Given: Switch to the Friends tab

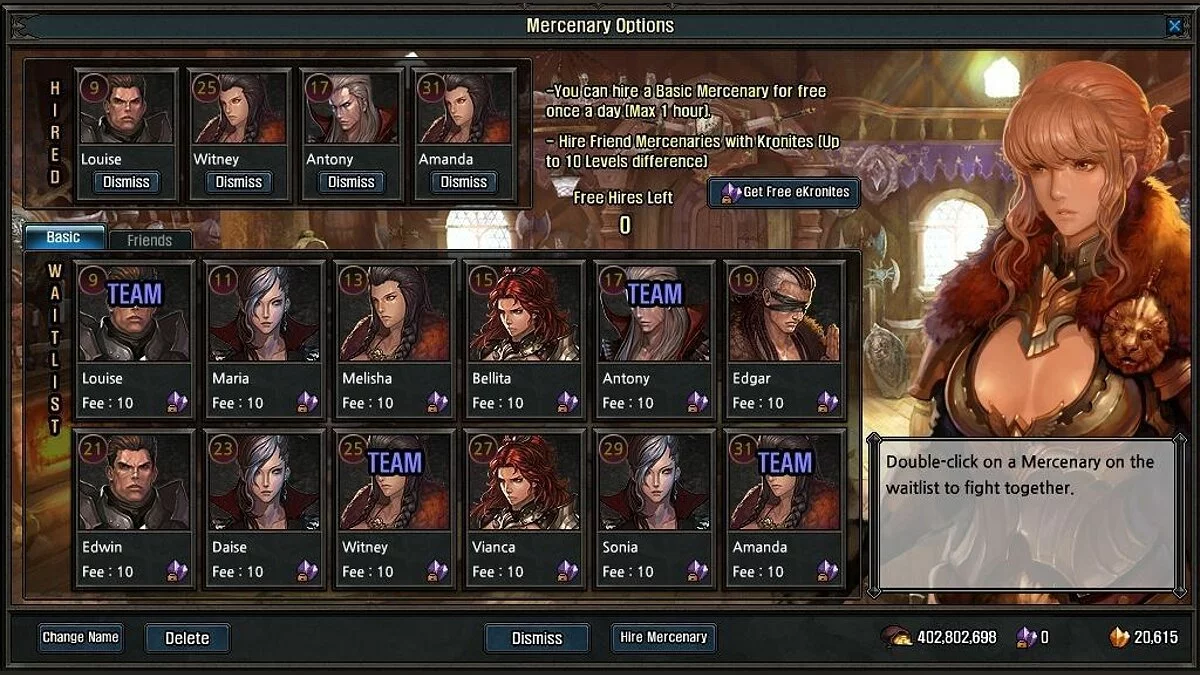Looking at the screenshot, I should [149, 240].
